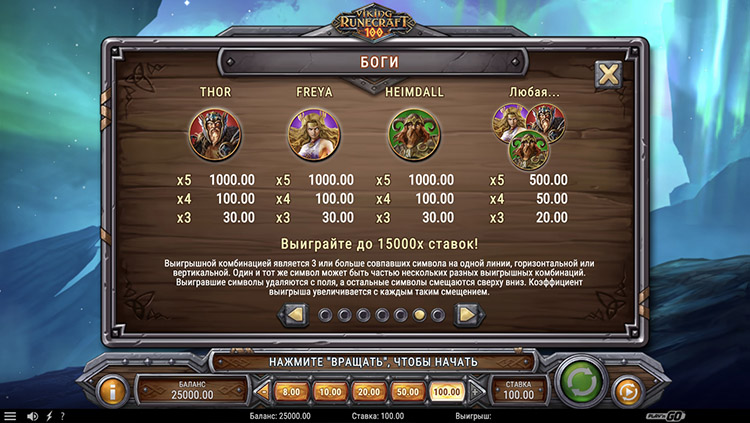Increase the bet with the right arrow
The height and width of the screenshot is (423, 750).
(475, 391)
